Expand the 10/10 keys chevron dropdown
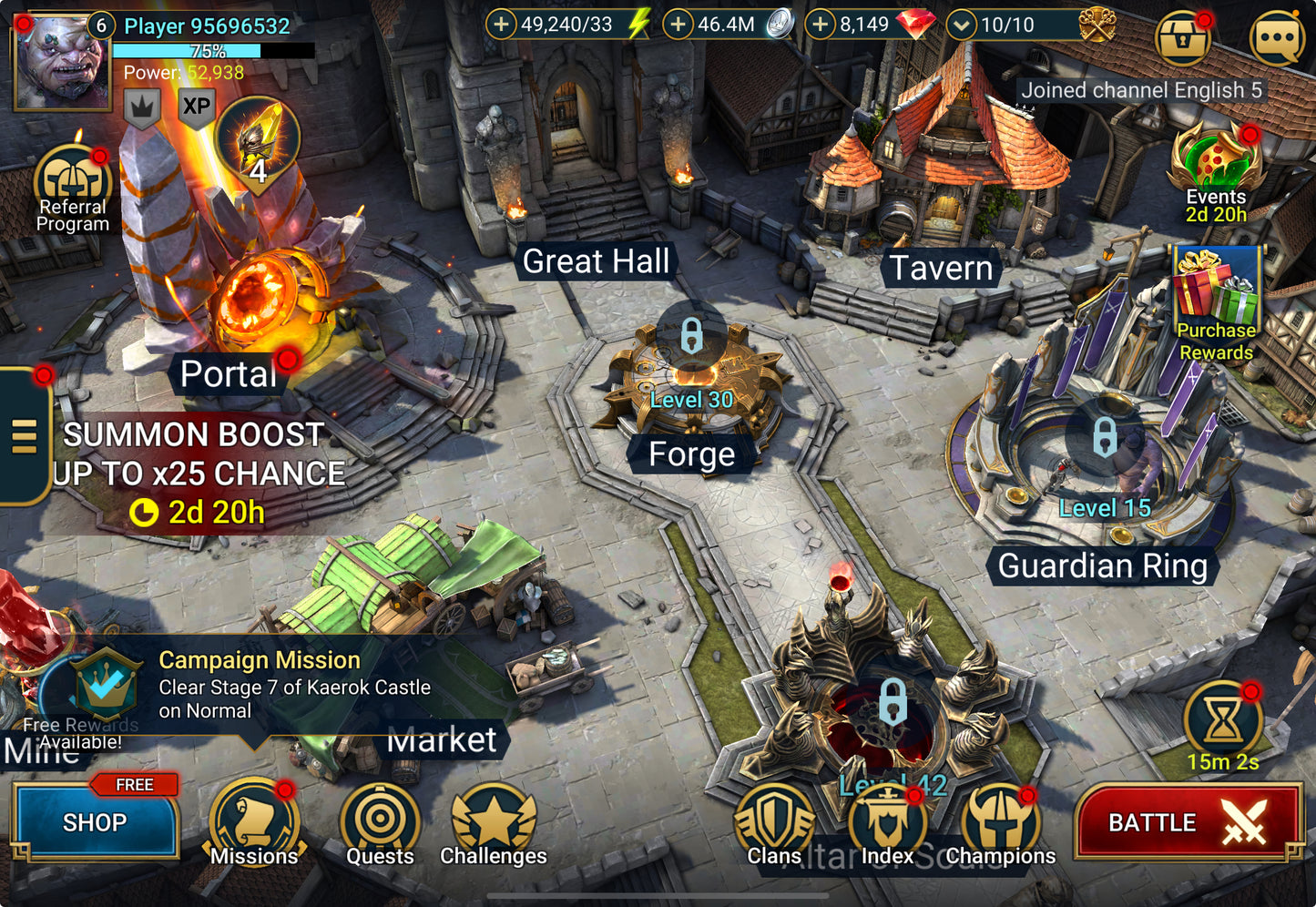This screenshot has width=1316, height=907. 962,25
